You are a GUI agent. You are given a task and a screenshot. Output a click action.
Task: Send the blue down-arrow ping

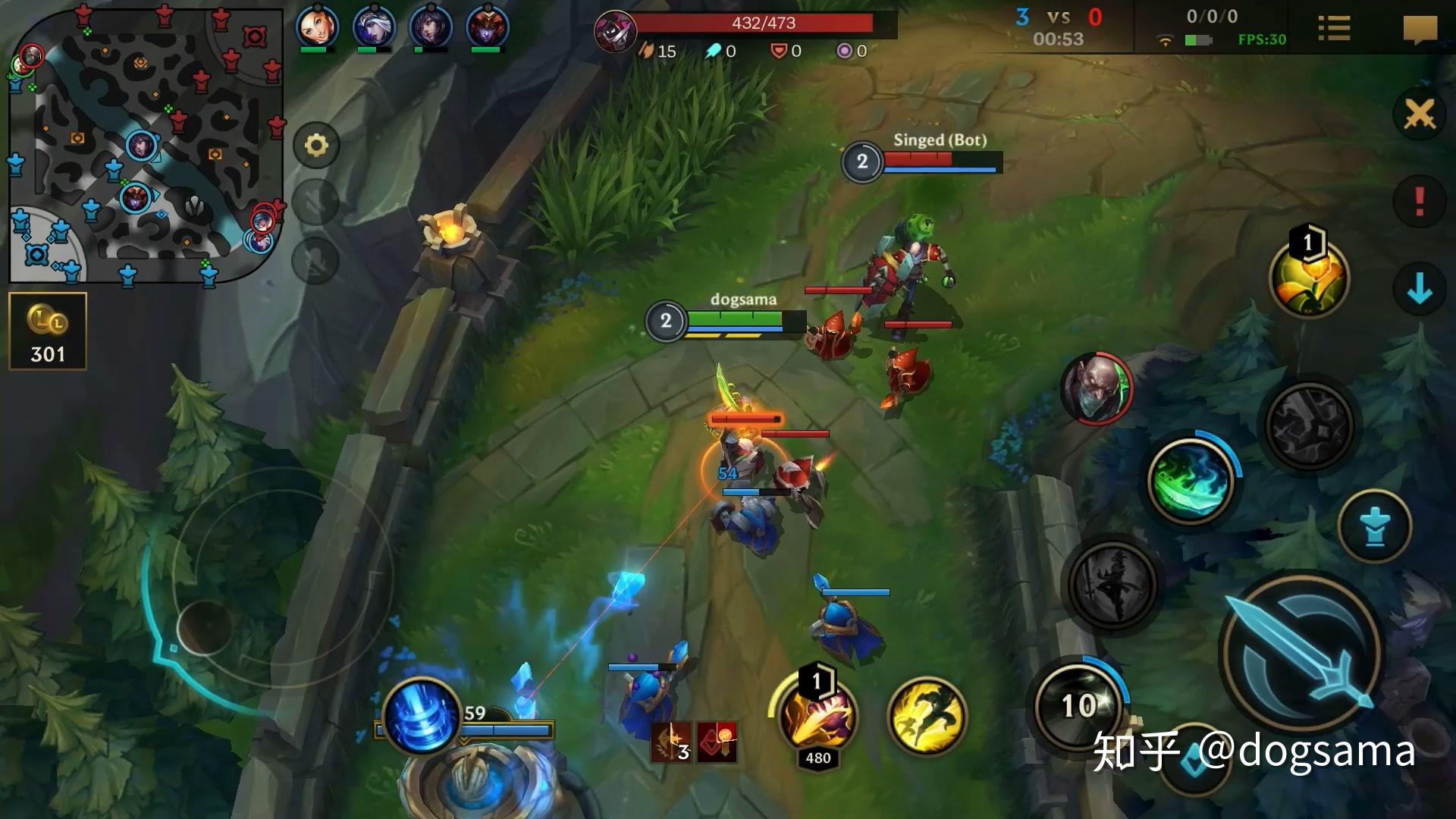click(1419, 289)
